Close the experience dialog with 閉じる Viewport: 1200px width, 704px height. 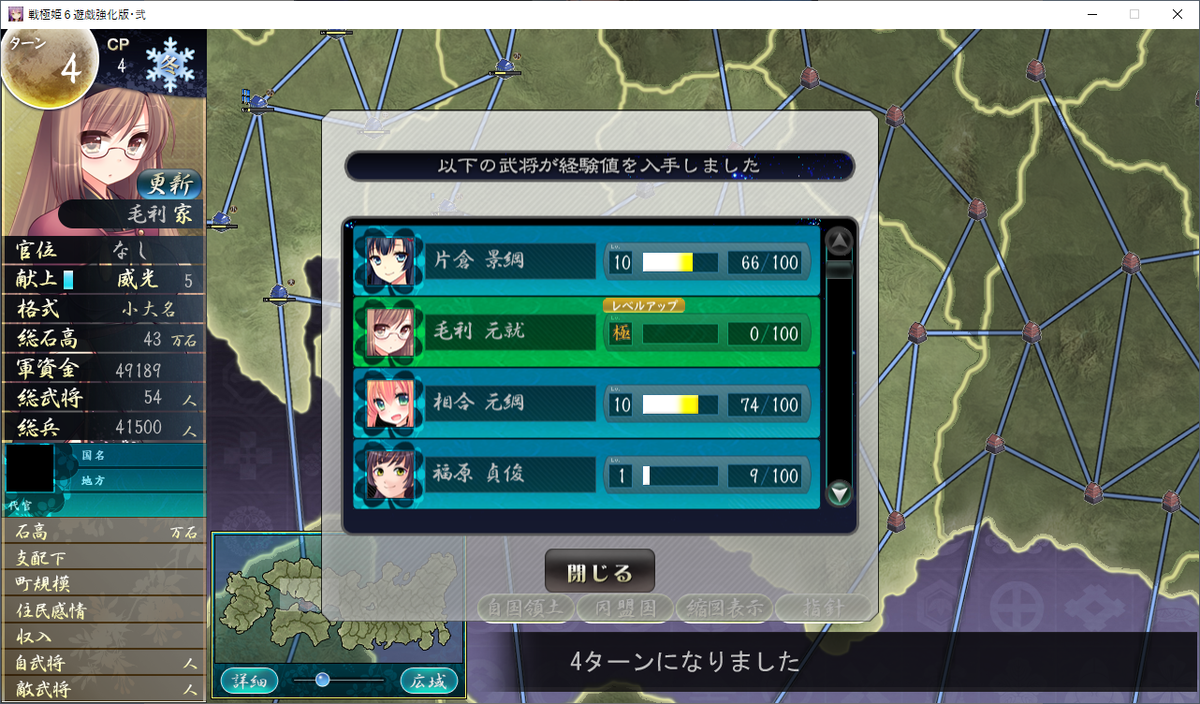[599, 572]
